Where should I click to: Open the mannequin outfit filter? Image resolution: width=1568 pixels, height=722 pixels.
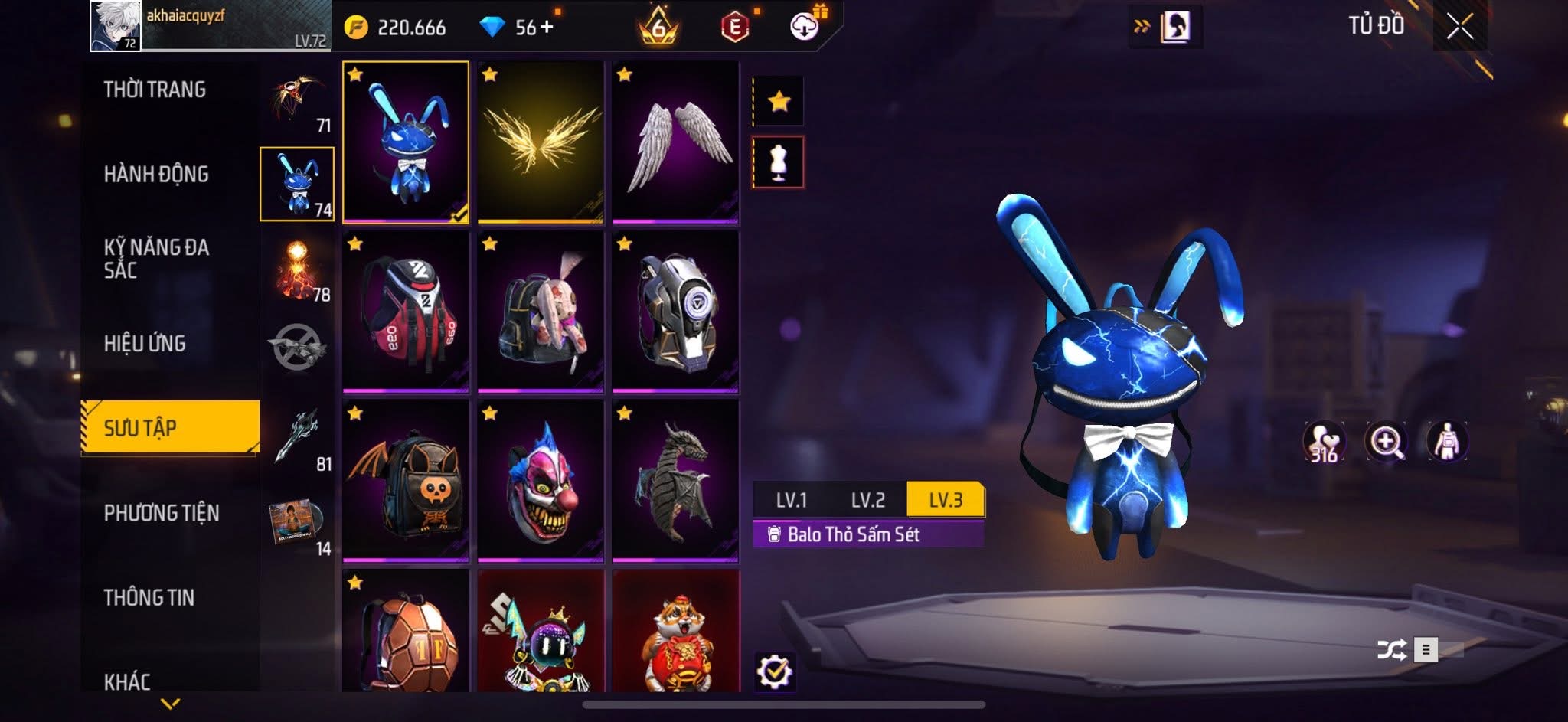click(779, 162)
